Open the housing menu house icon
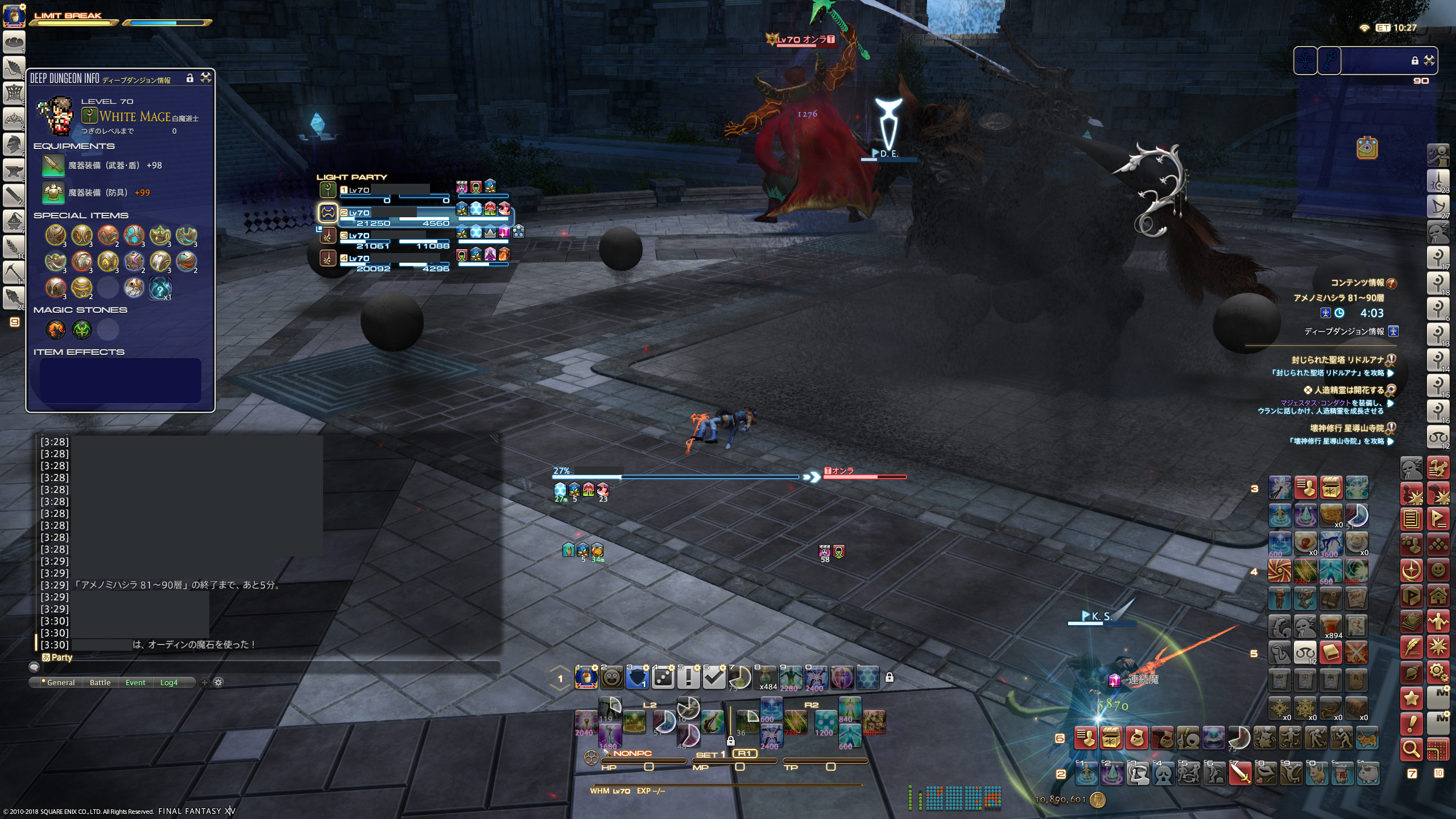The image size is (1456, 819). (x=1438, y=595)
